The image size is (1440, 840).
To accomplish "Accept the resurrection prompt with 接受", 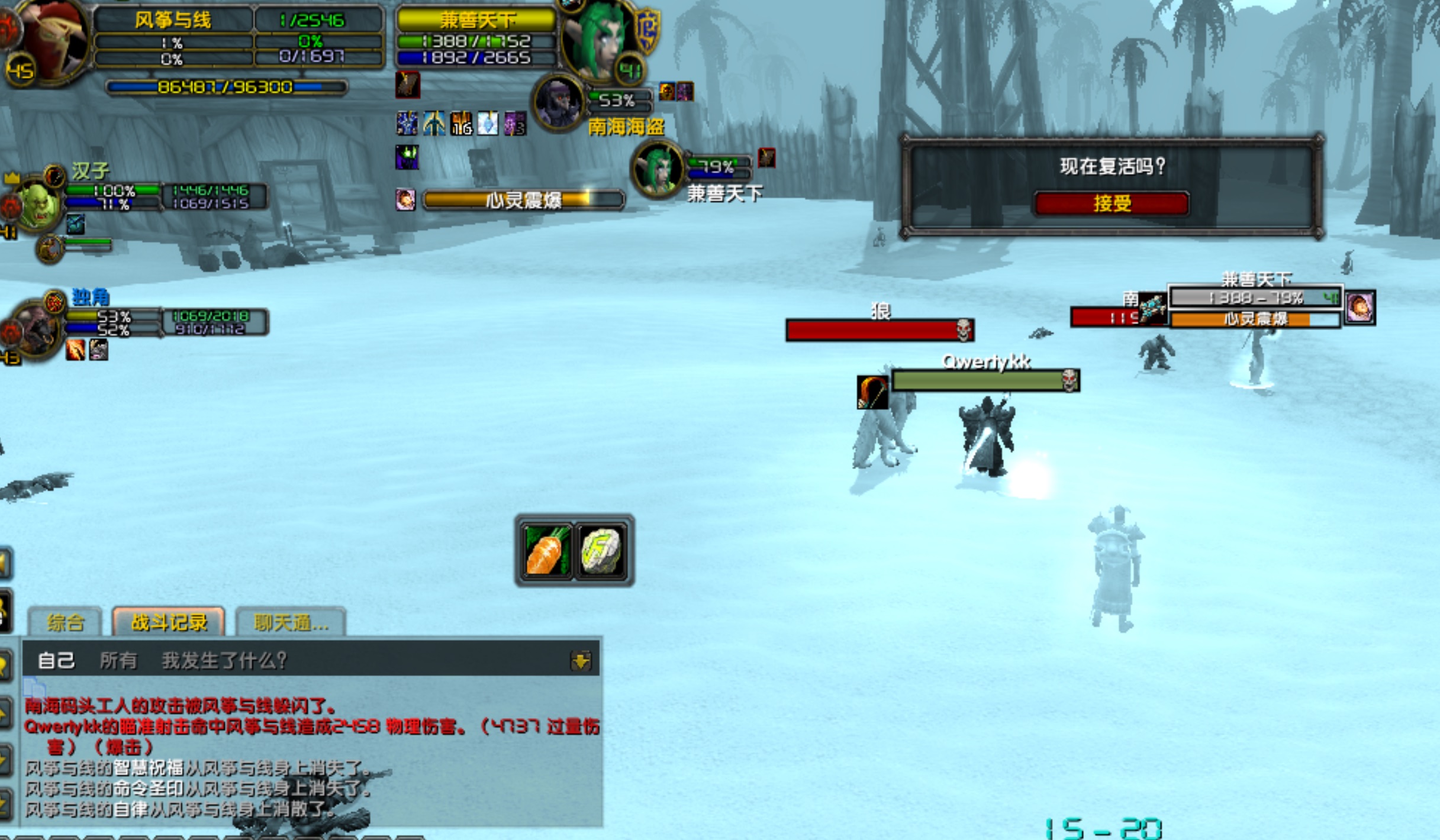I will [x=1112, y=203].
